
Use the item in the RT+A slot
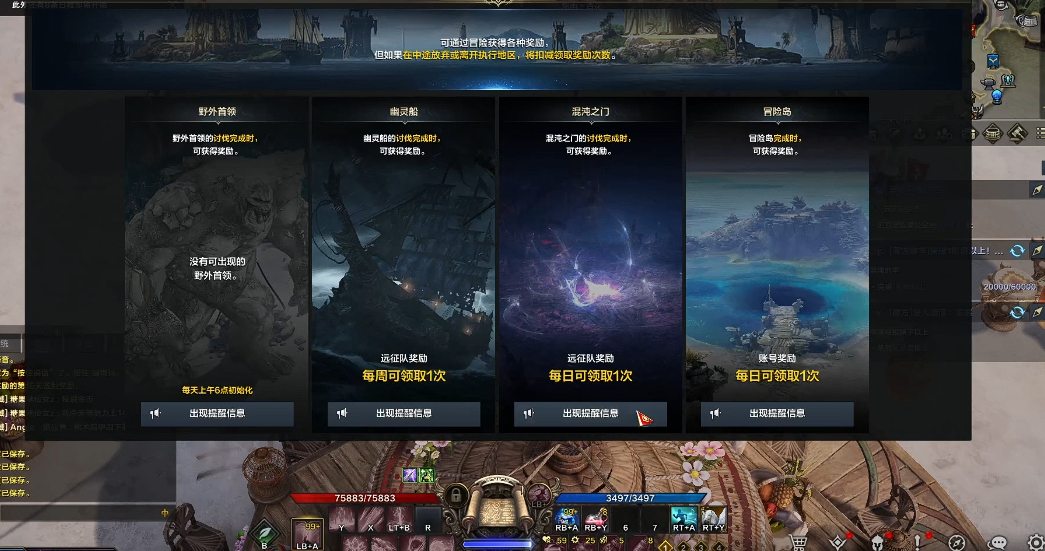tap(684, 517)
